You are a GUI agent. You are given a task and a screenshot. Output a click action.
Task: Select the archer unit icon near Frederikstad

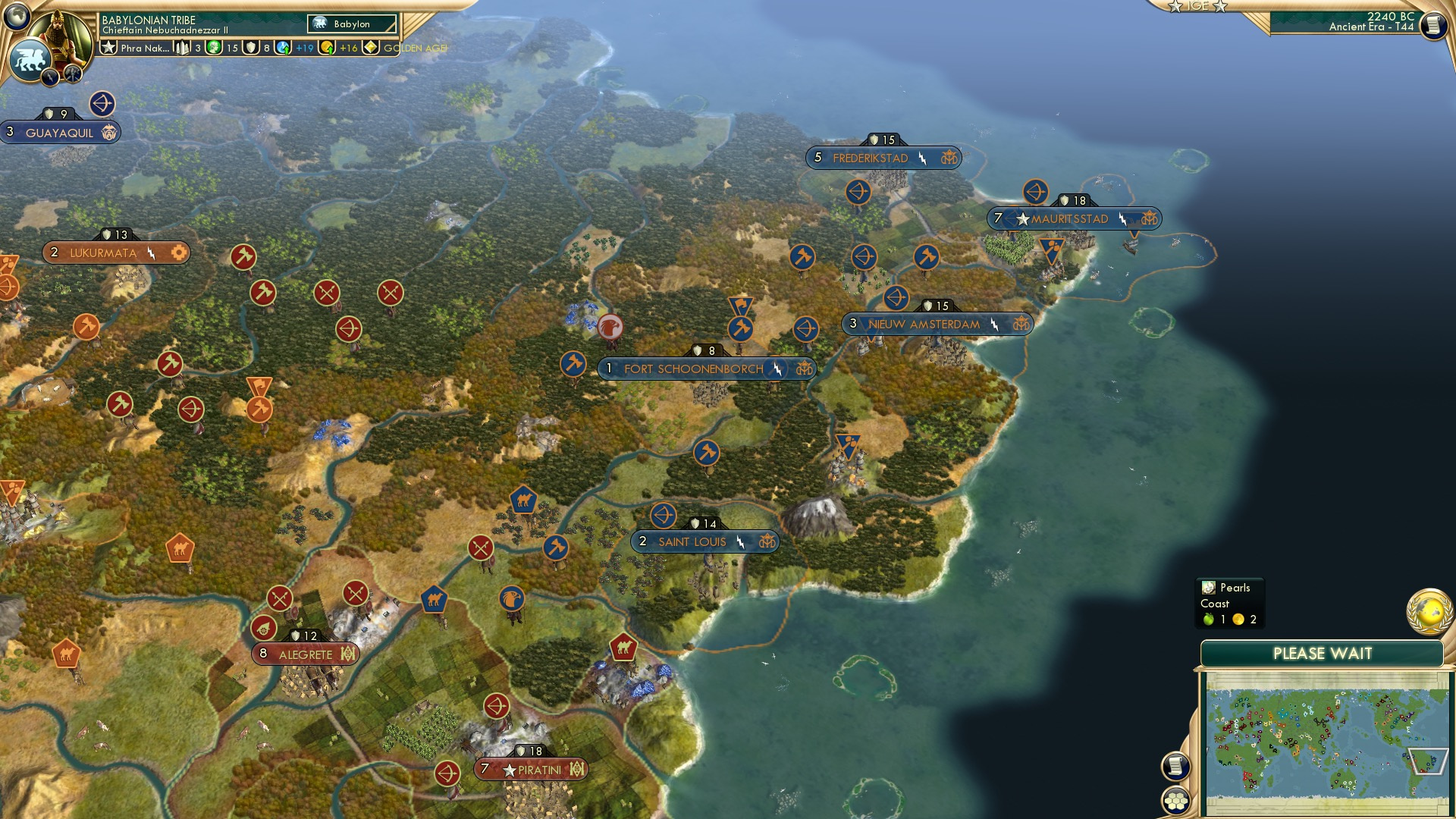pyautogui.click(x=858, y=193)
